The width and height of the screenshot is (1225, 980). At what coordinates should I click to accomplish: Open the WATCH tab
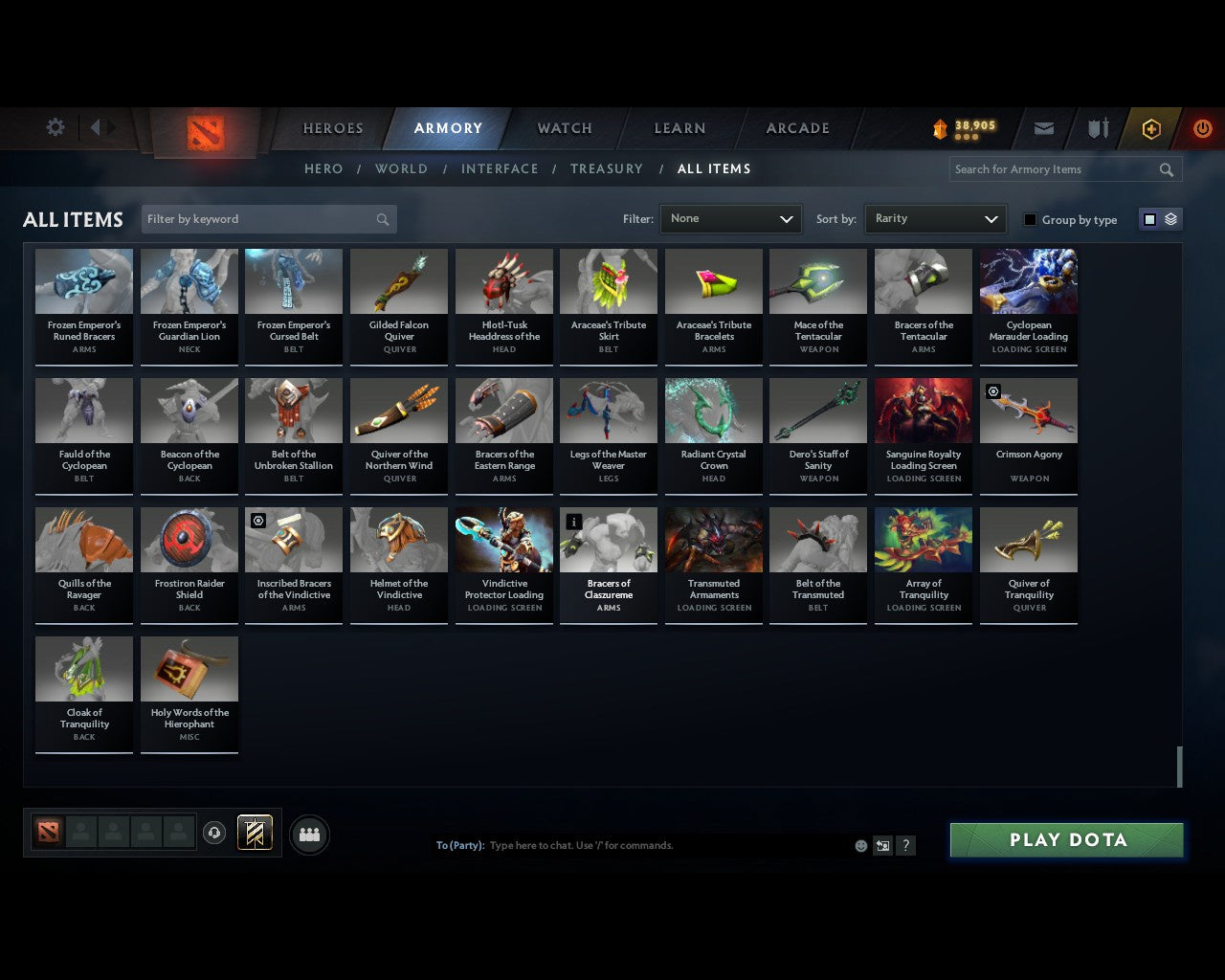564,128
